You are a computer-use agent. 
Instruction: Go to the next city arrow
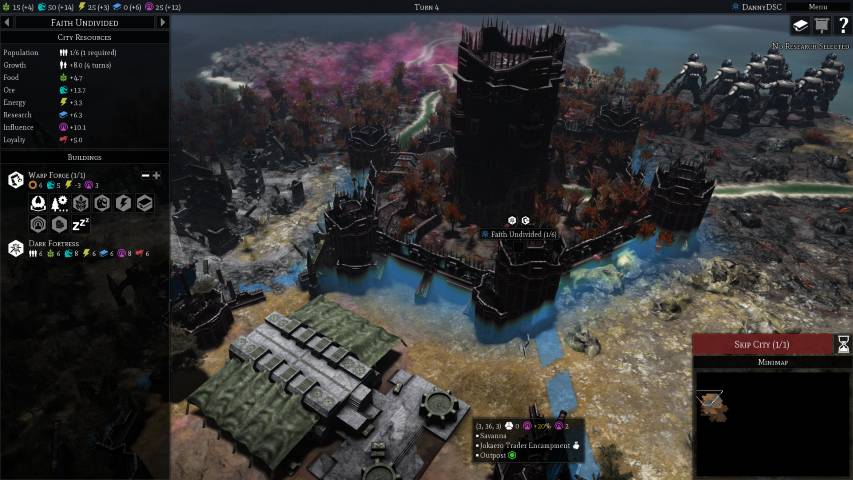[162, 22]
